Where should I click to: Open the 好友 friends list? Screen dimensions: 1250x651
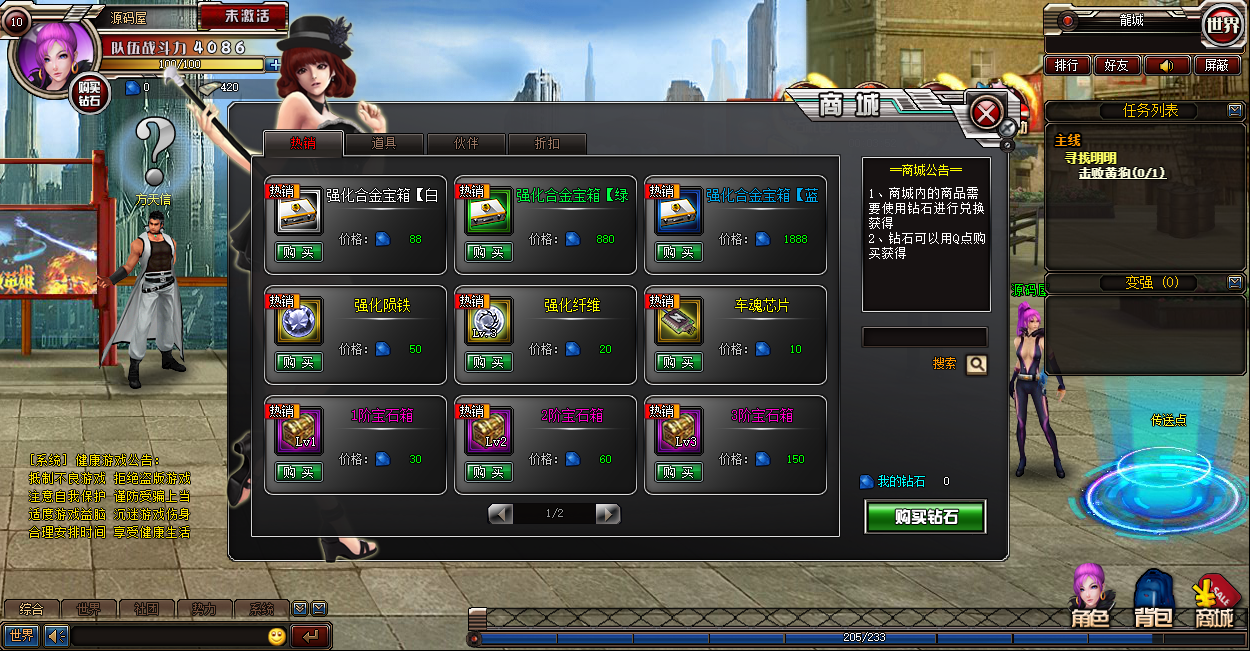[1116, 65]
